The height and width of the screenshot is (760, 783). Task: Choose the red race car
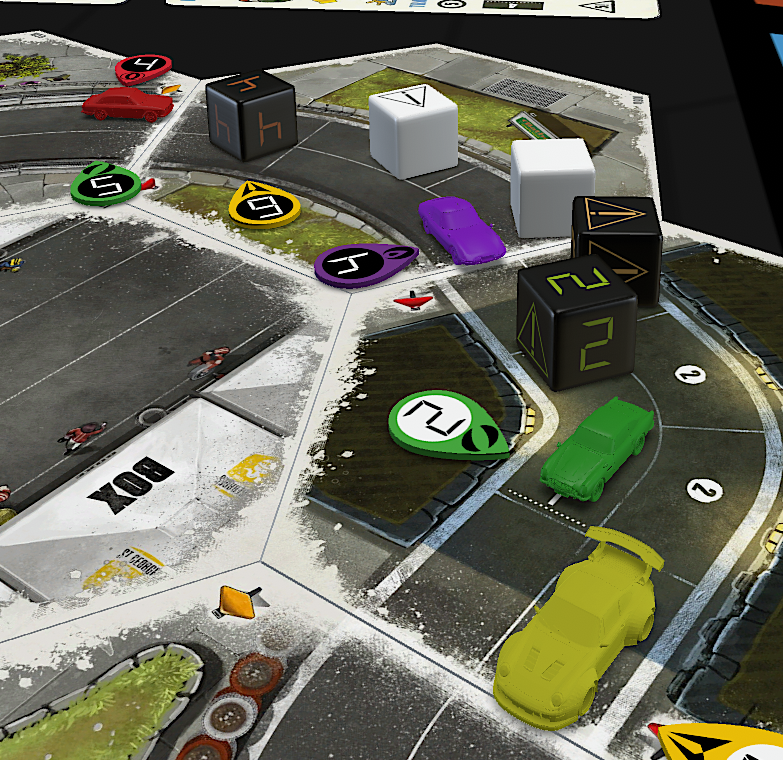click(126, 103)
